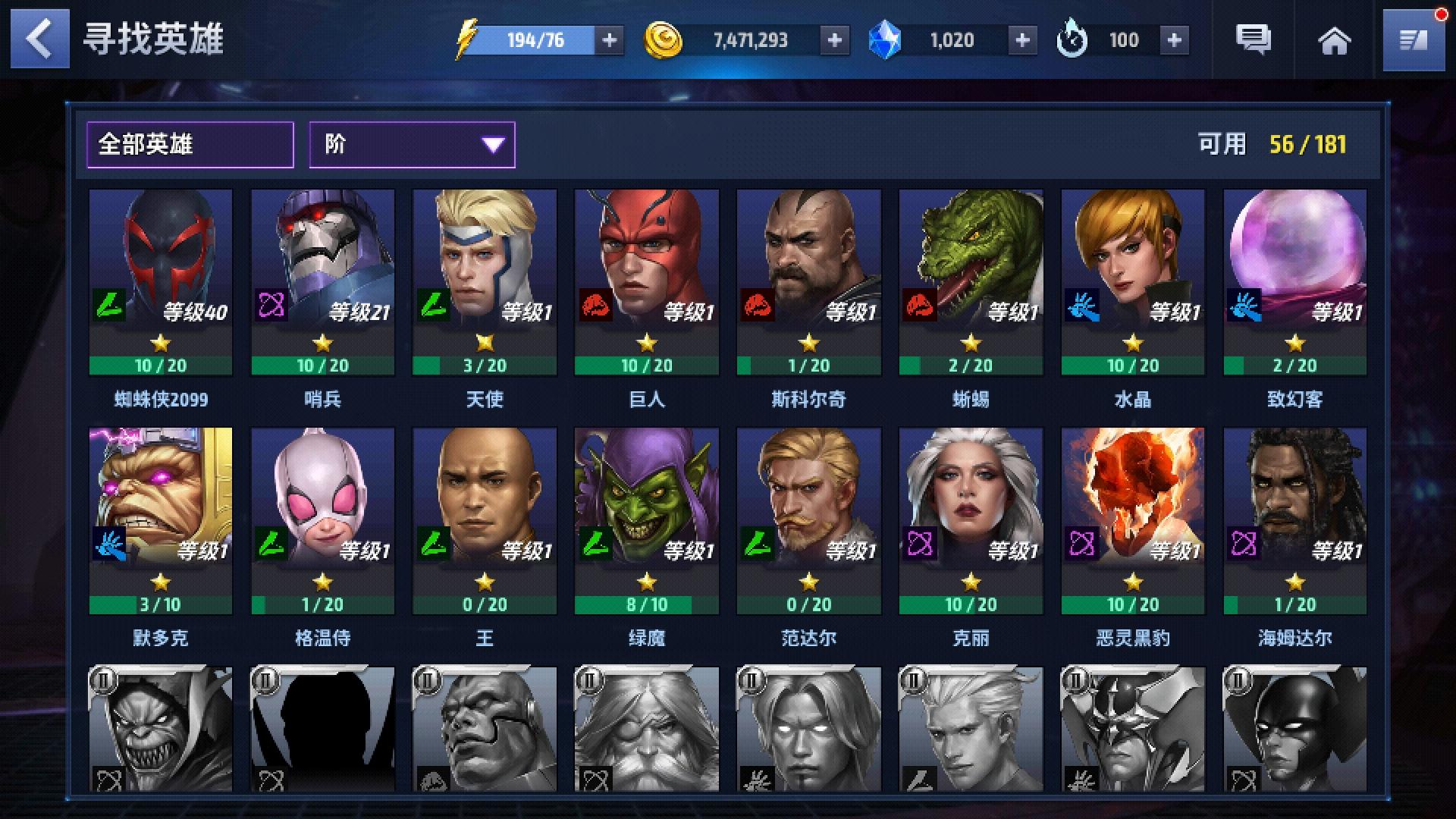Viewport: 1456px width, 819px height.
Task: Open the 致幻客 crystal ball hero card
Action: pos(1294,282)
